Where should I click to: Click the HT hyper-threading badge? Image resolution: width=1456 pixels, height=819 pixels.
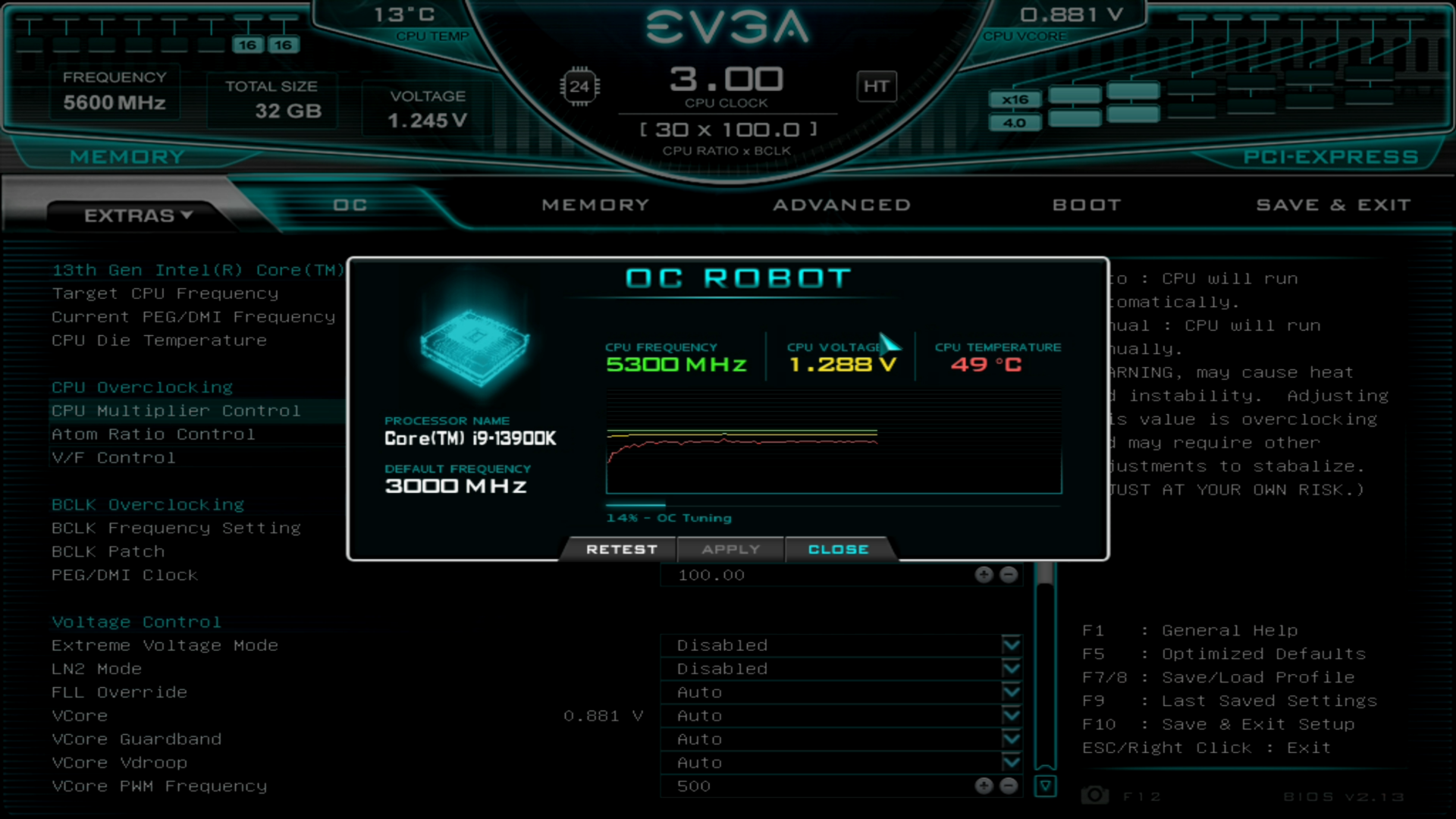[x=877, y=86]
